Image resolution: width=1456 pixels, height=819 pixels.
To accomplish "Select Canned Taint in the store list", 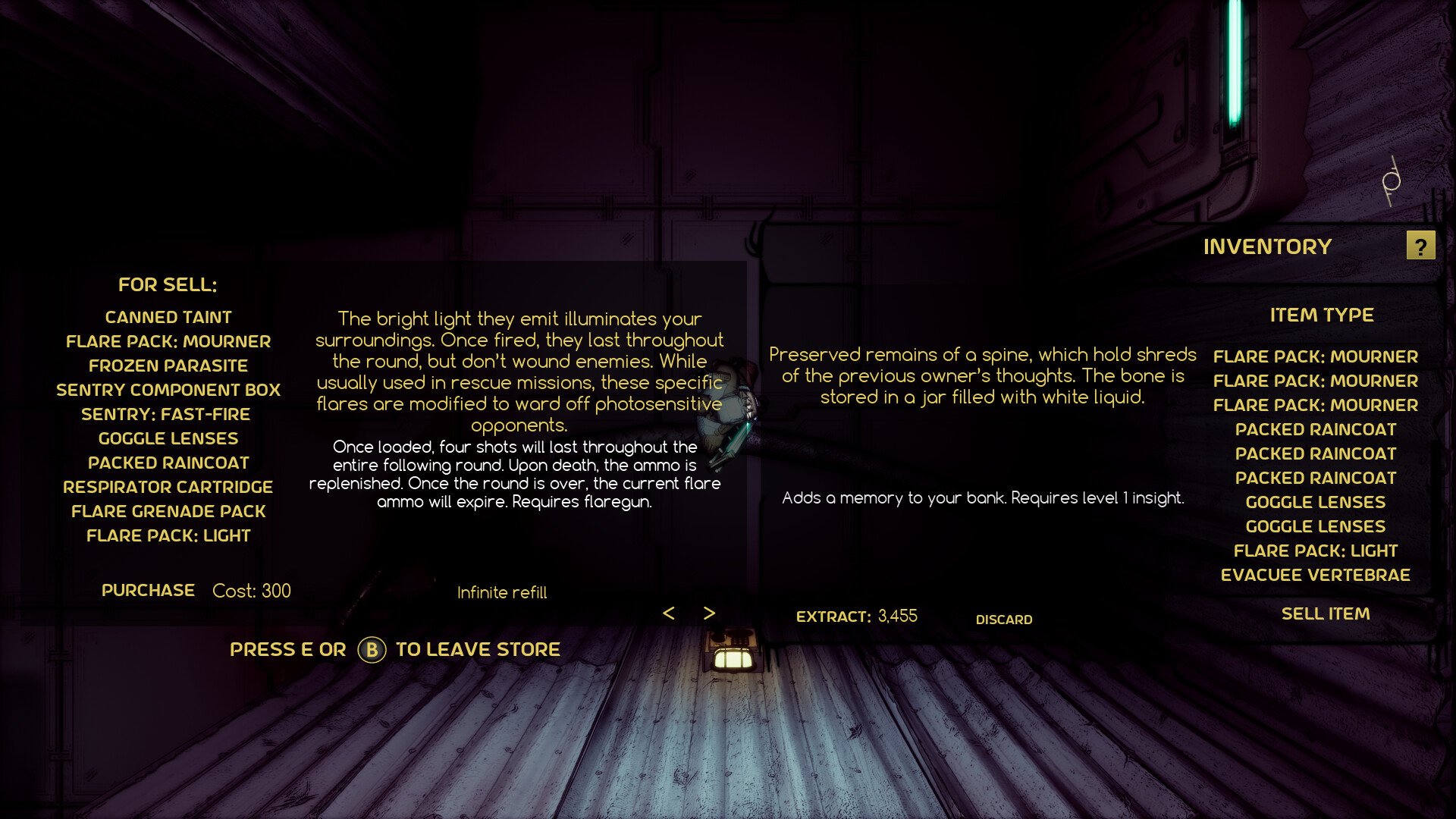I will point(168,317).
